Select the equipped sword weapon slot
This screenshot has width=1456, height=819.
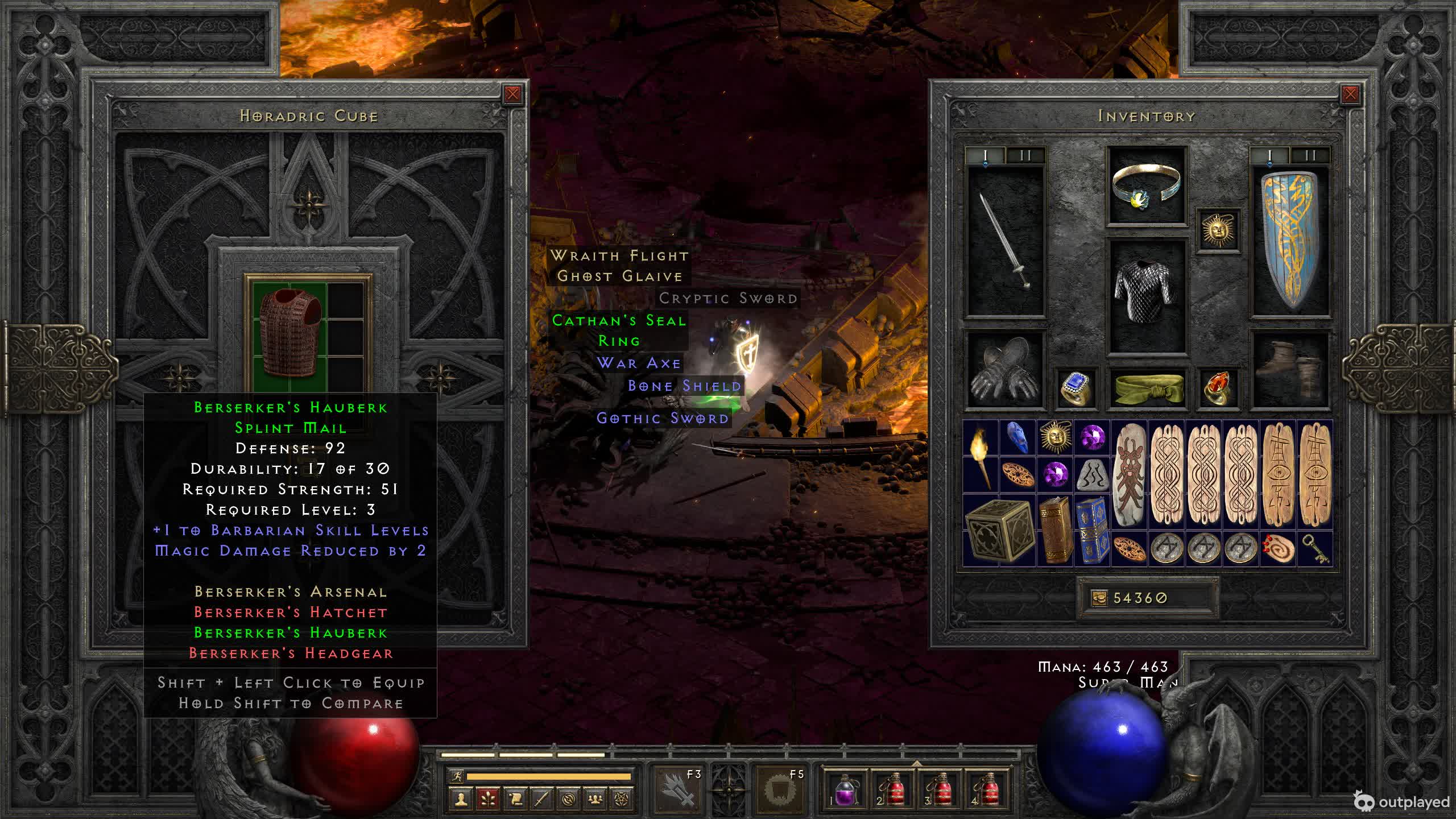(x=1006, y=241)
